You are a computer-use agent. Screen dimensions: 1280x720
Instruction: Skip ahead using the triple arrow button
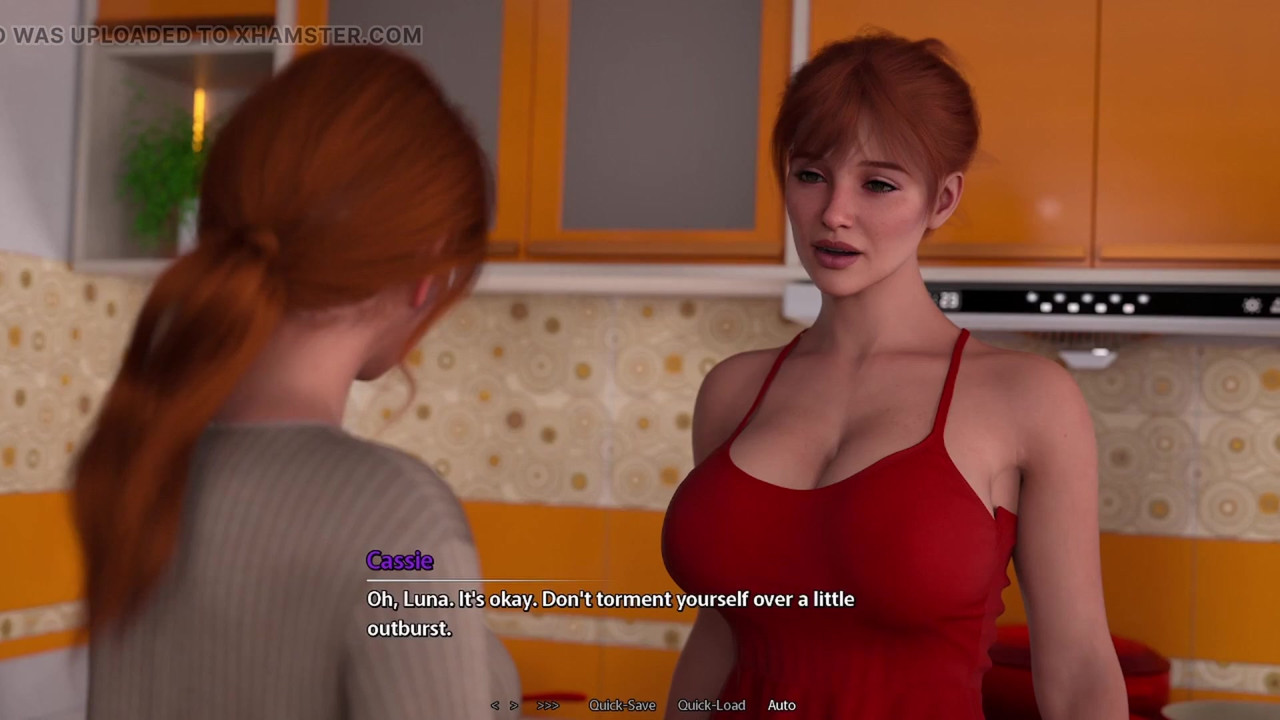(547, 705)
